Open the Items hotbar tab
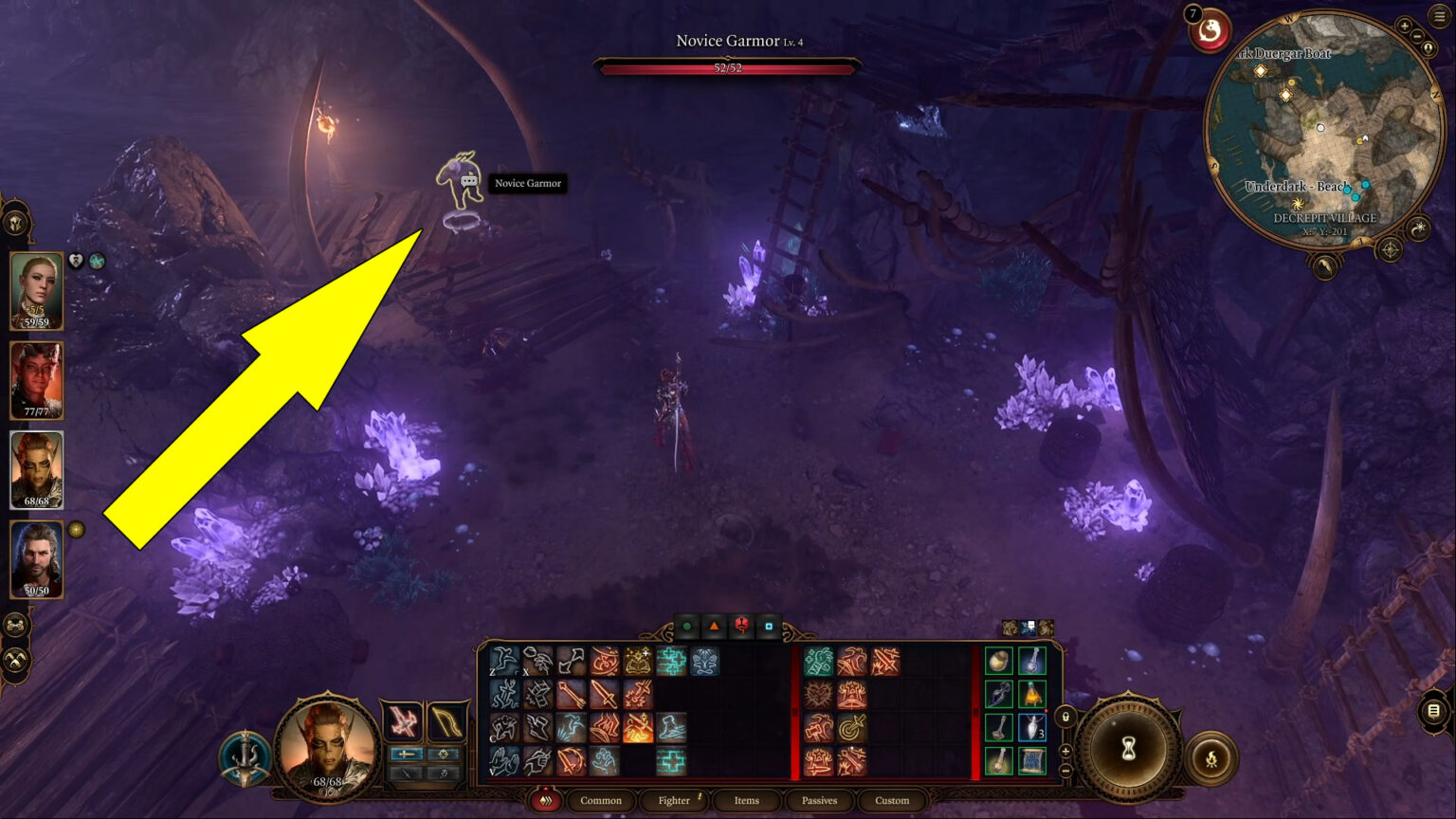1456x819 pixels. coord(747,801)
